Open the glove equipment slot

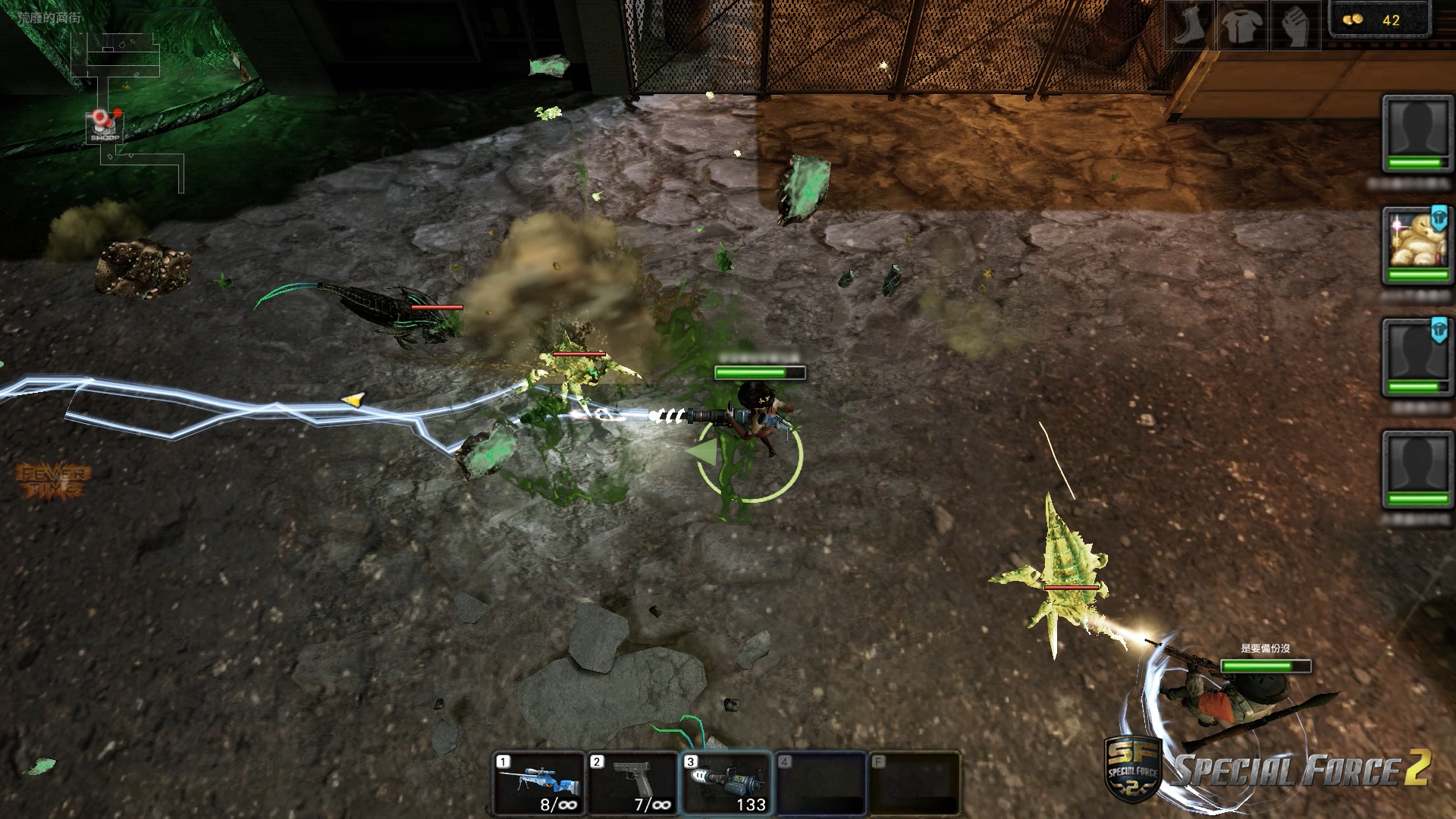click(x=1295, y=26)
